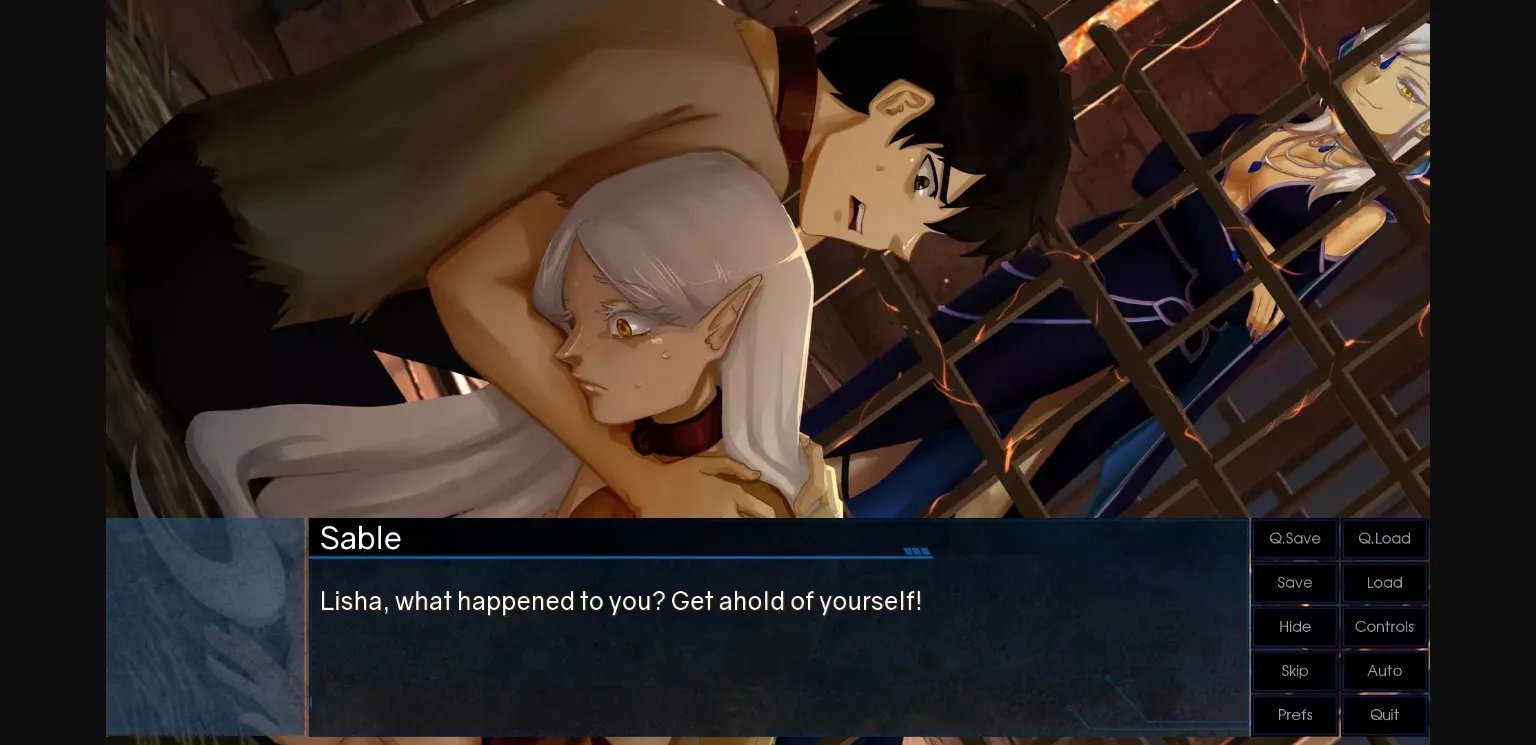Quit the visual novel

(1384, 715)
